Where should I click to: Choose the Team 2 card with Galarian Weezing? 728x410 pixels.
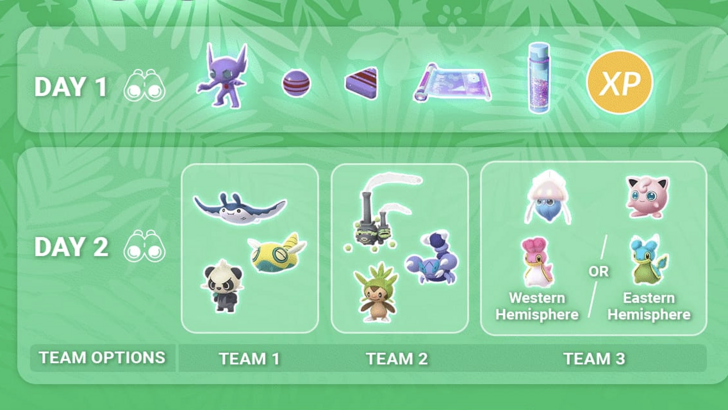pos(399,248)
